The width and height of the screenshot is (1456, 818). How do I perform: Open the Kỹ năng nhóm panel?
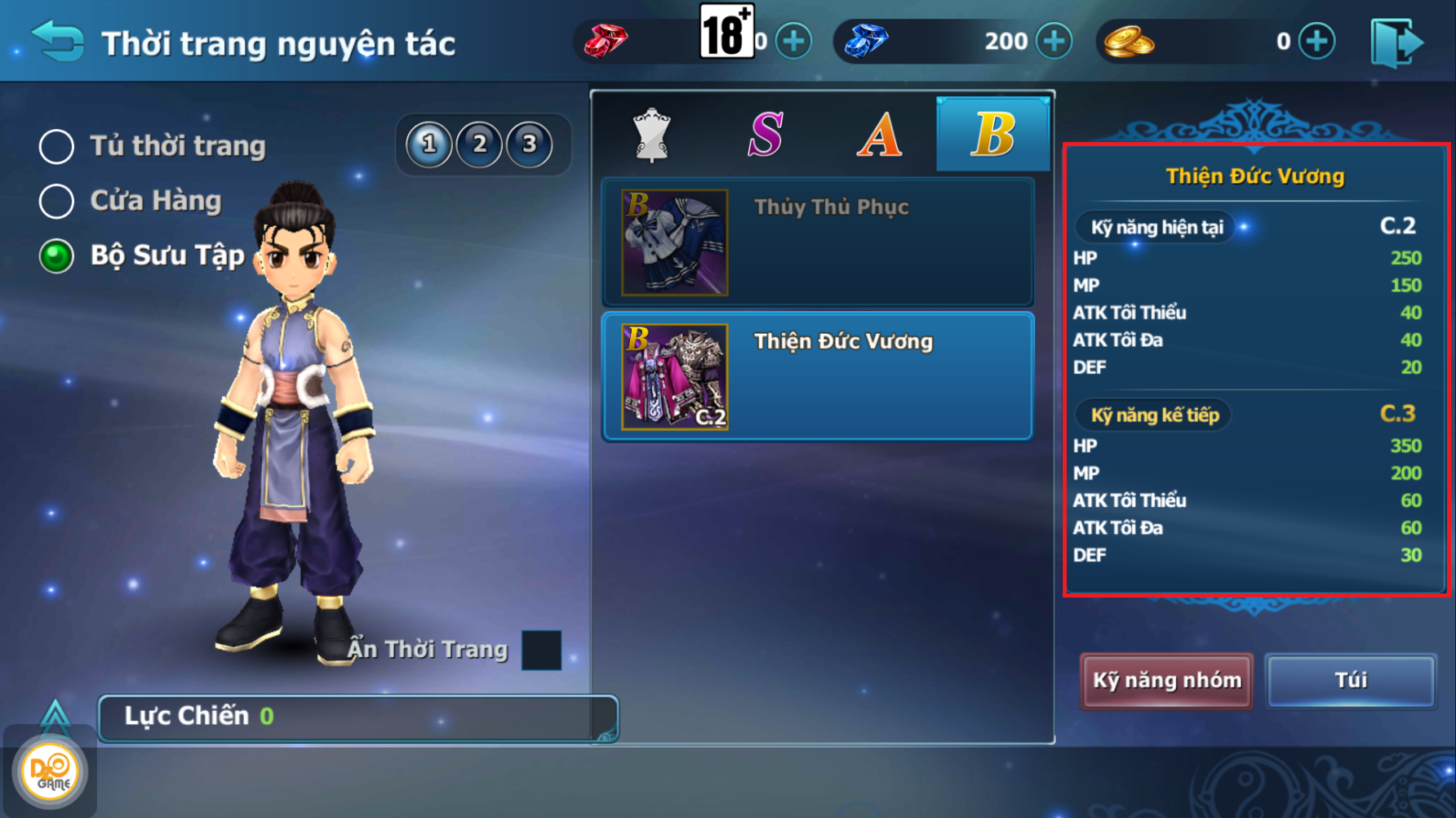click(x=1166, y=681)
